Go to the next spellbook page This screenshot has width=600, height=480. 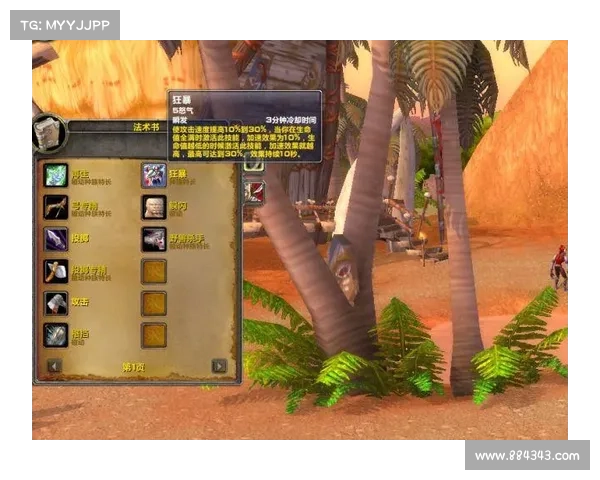[218, 366]
